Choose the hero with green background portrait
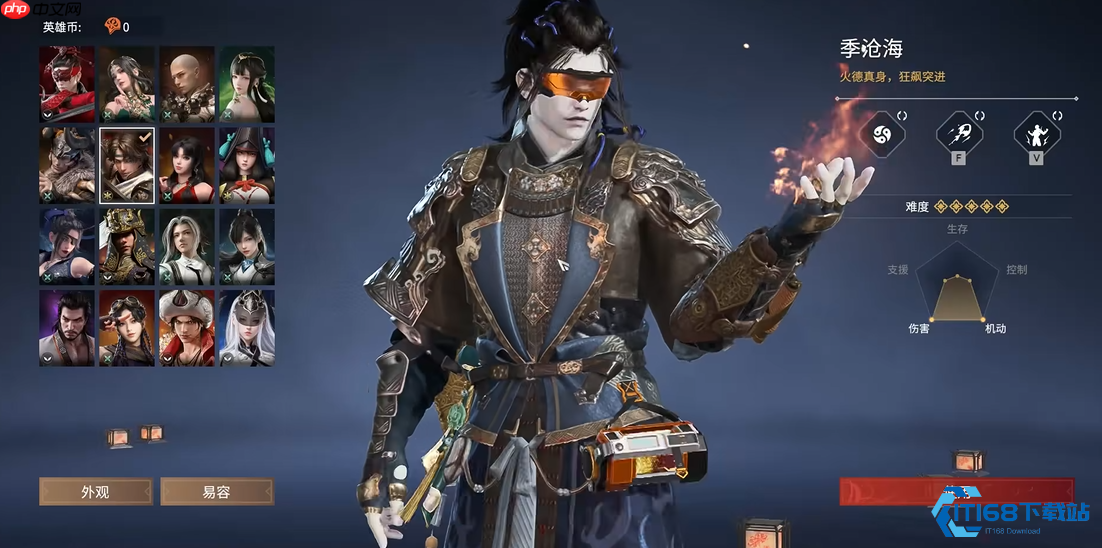The image size is (1102, 548). click(x=247, y=84)
